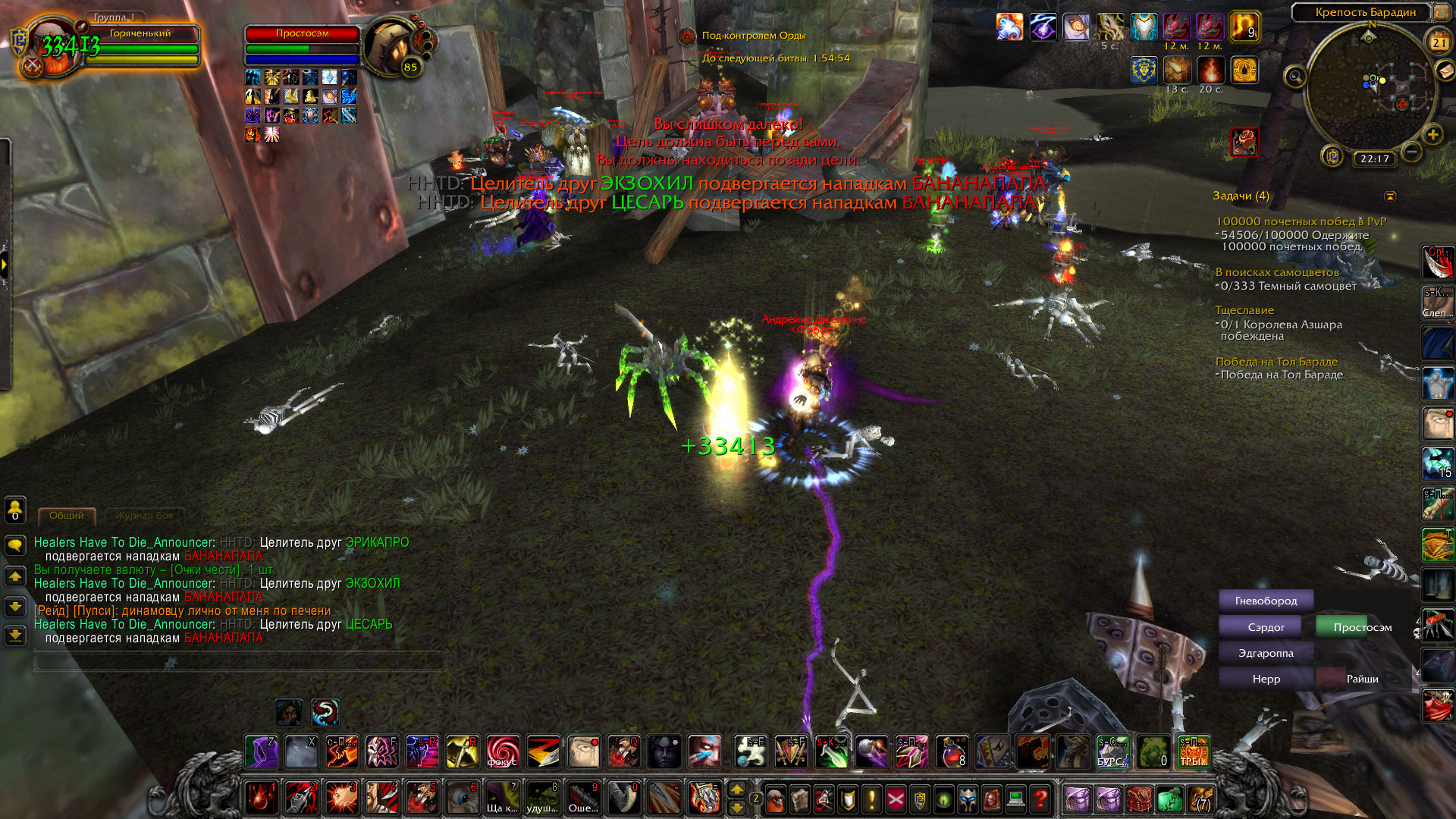Open the Журнал боя combat log tab
The image size is (1456, 819).
pyautogui.click(x=144, y=516)
